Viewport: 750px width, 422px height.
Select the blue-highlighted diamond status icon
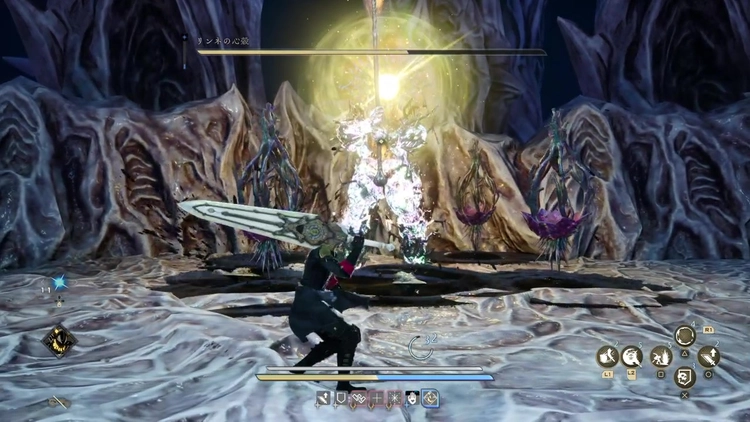tap(429, 398)
